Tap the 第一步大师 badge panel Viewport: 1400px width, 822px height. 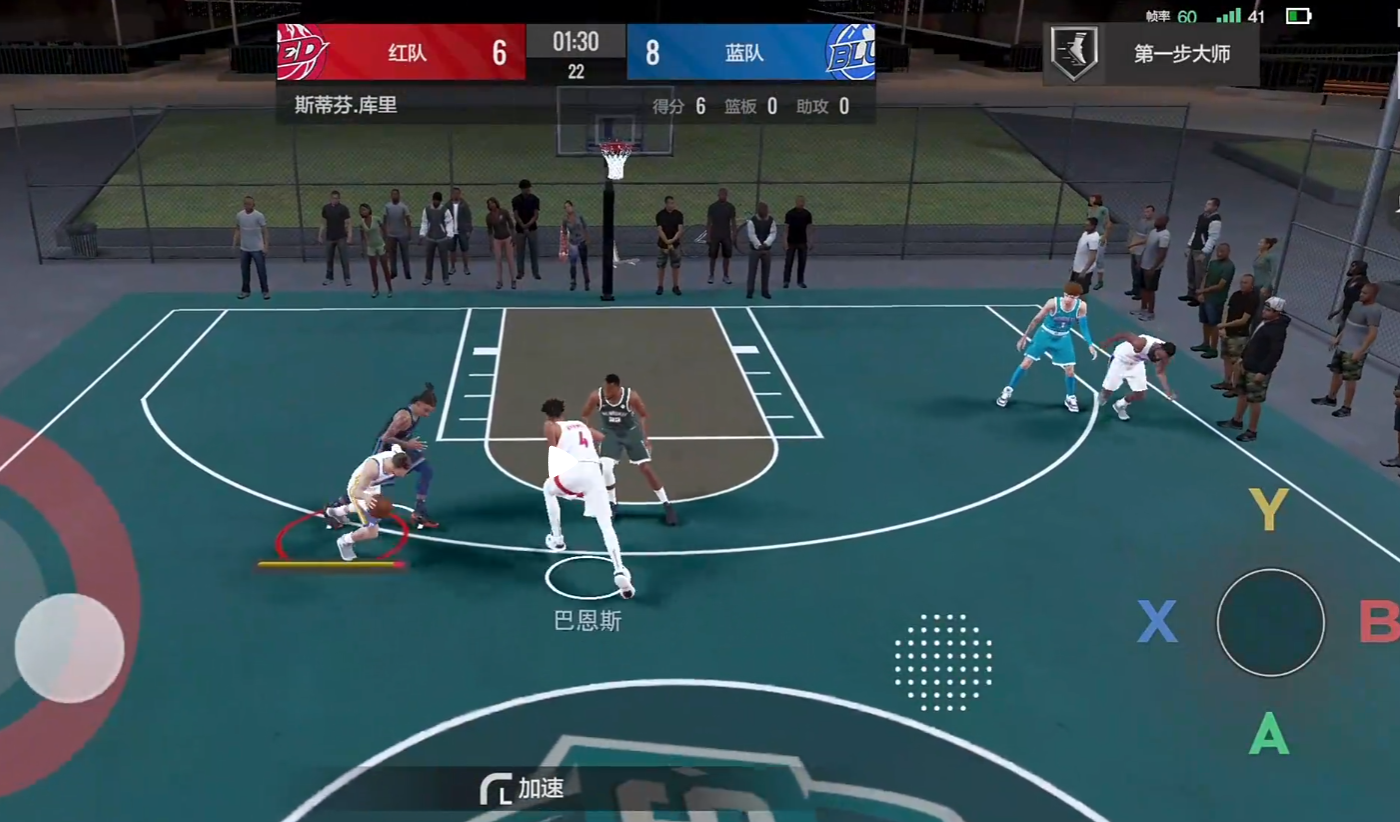tap(1150, 54)
